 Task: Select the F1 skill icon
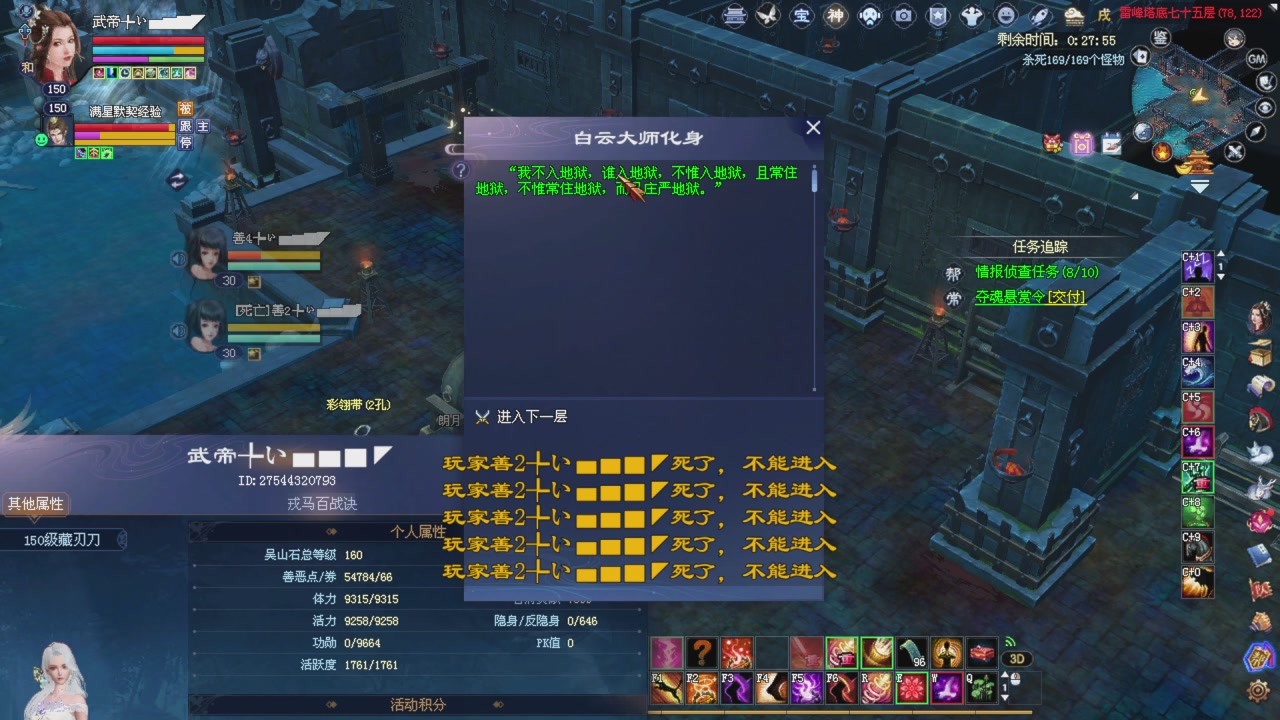(x=666, y=688)
